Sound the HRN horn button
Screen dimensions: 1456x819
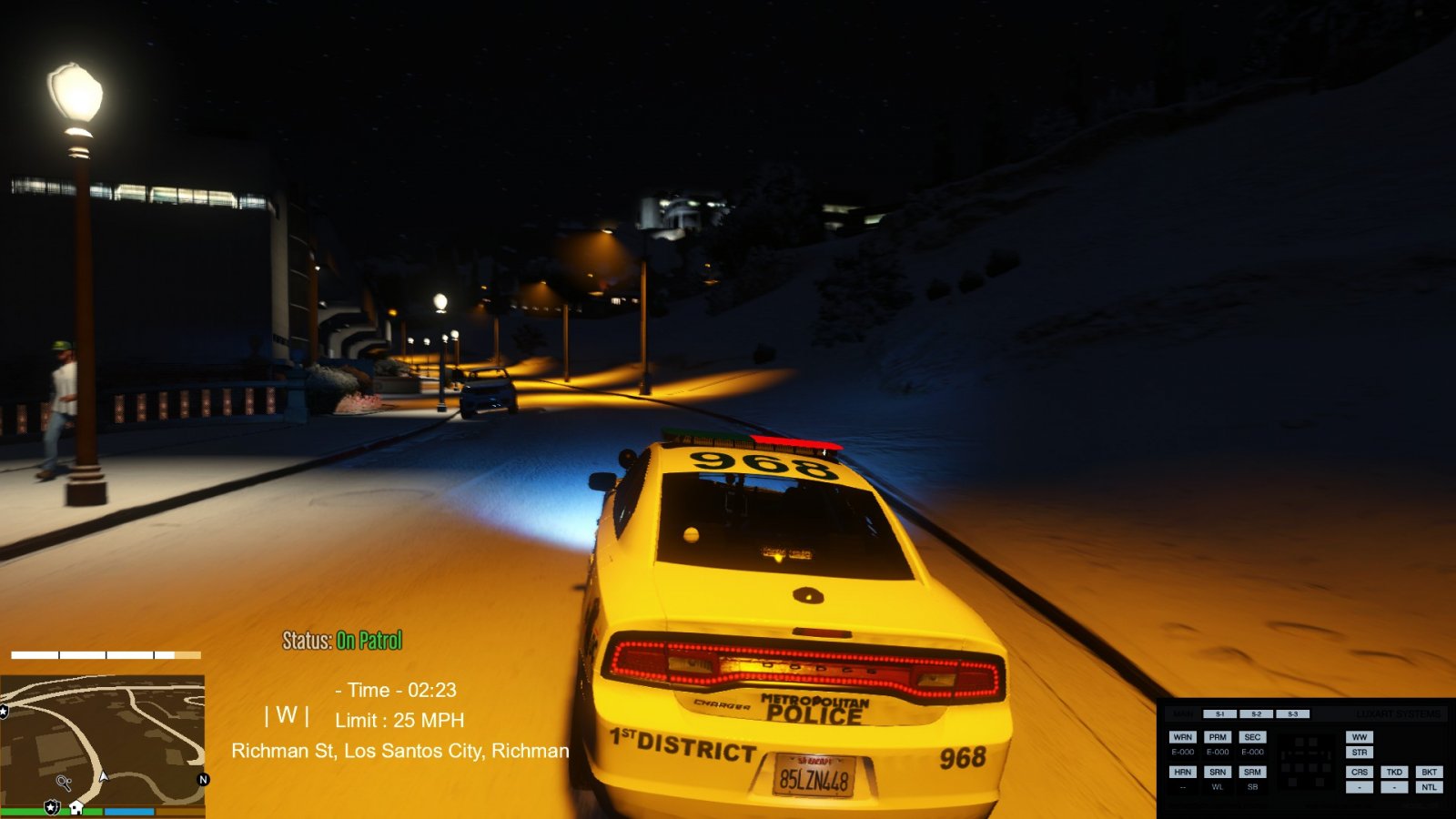(1182, 772)
